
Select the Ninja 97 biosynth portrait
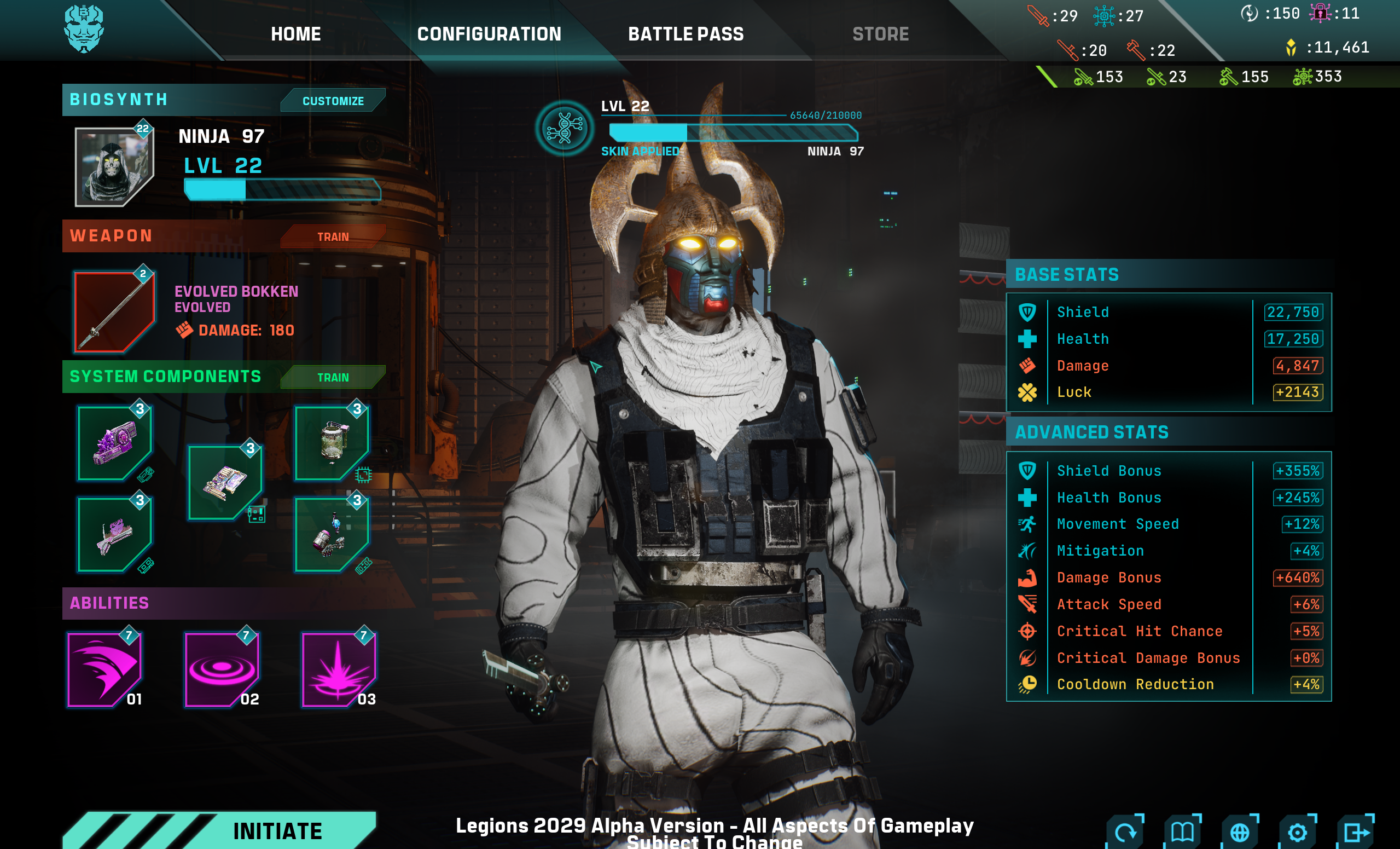point(114,166)
